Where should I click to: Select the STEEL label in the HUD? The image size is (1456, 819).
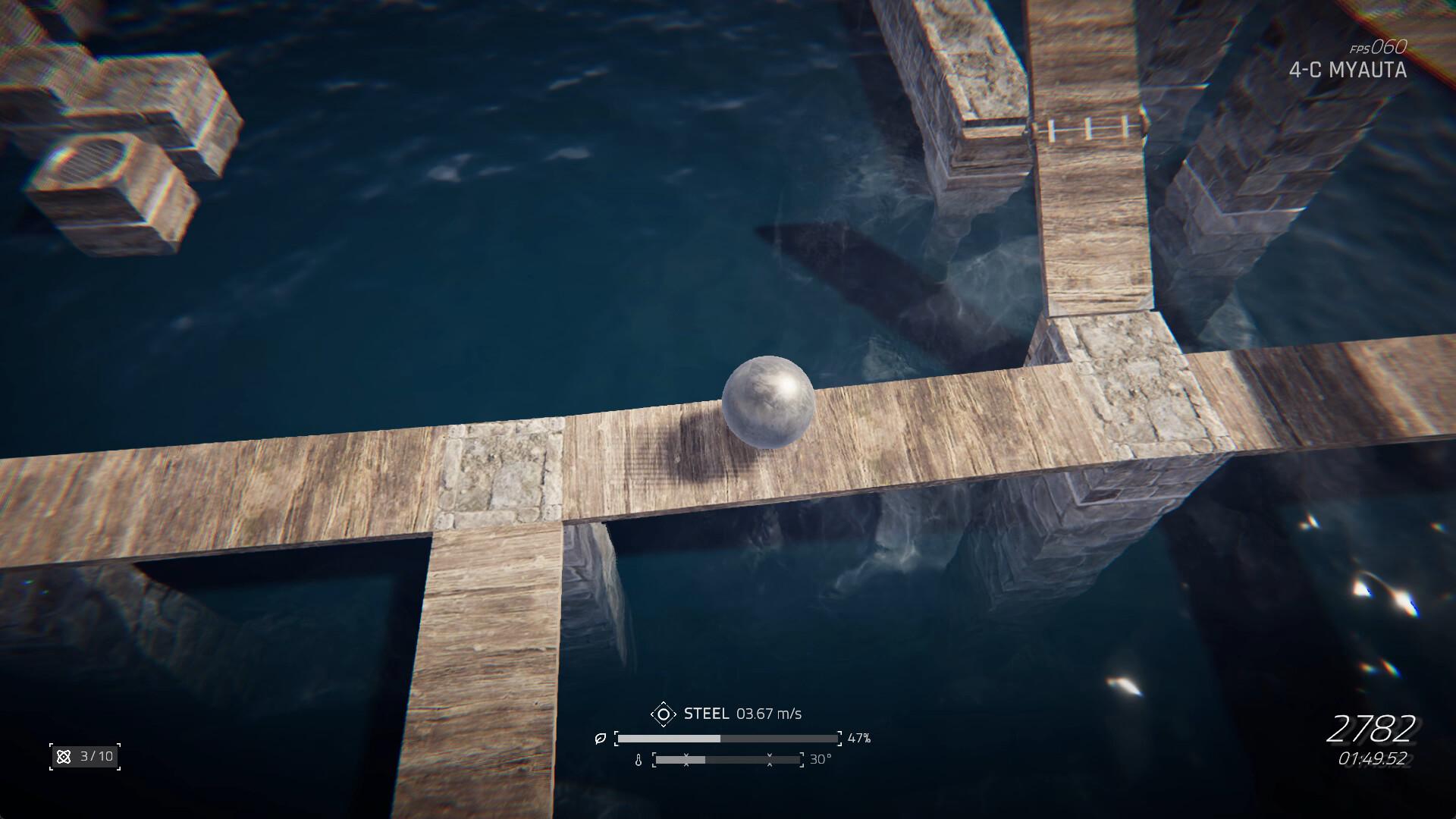tap(707, 713)
